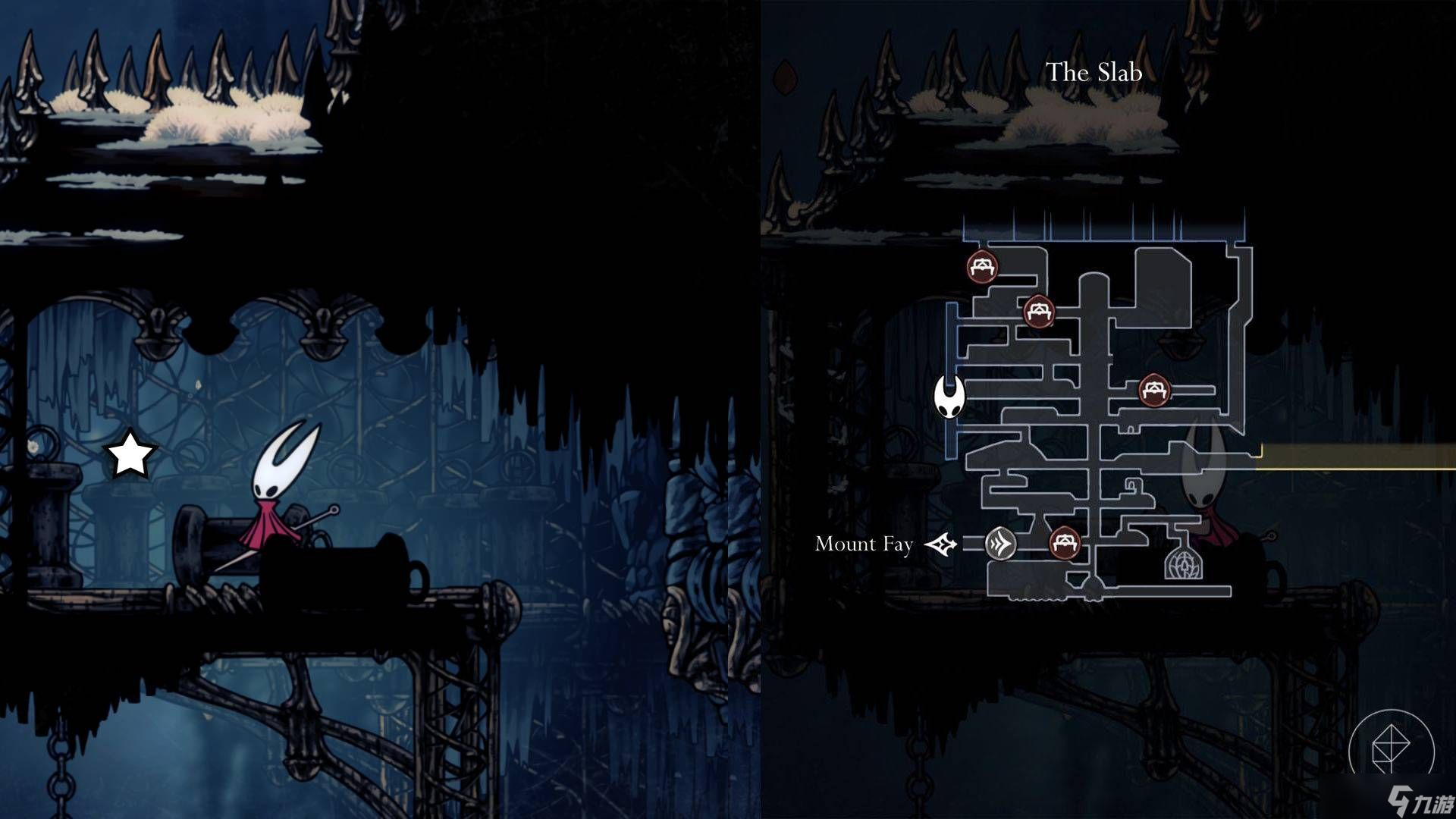Click the white star location marker

pos(130,456)
